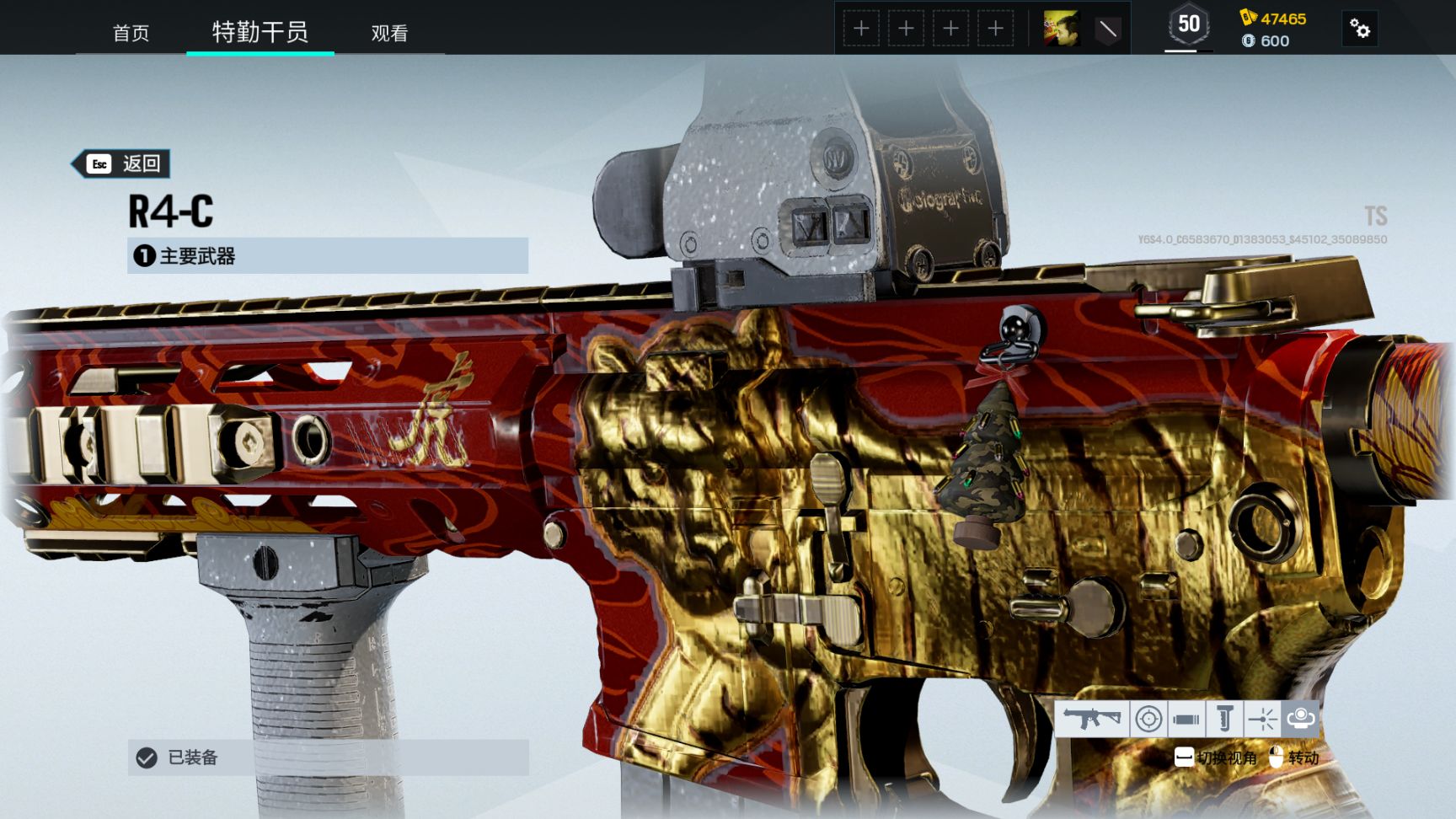Open the gear settings icon
Viewport: 1456px width, 819px height.
[x=1359, y=29]
